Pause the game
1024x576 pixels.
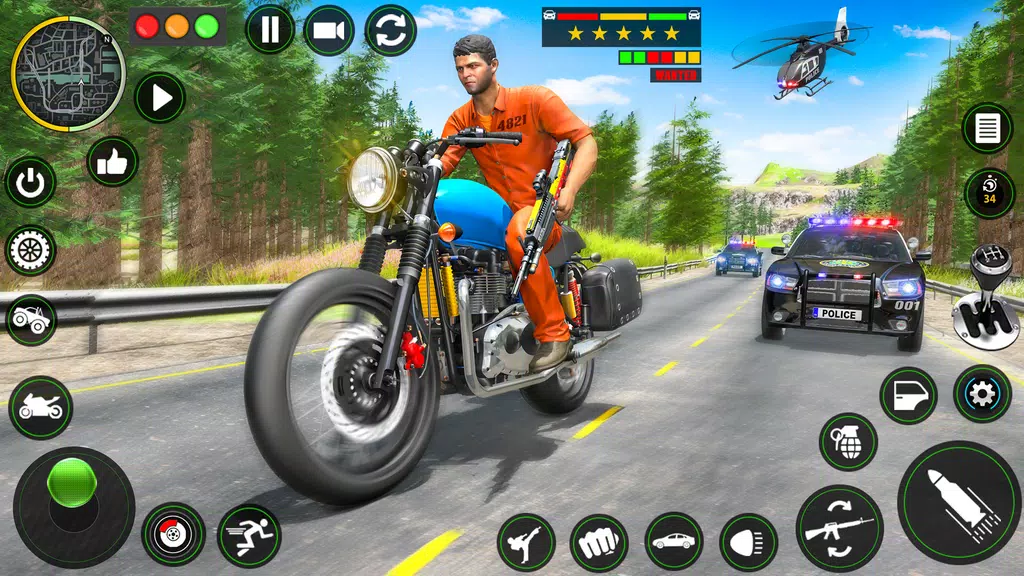click(270, 30)
